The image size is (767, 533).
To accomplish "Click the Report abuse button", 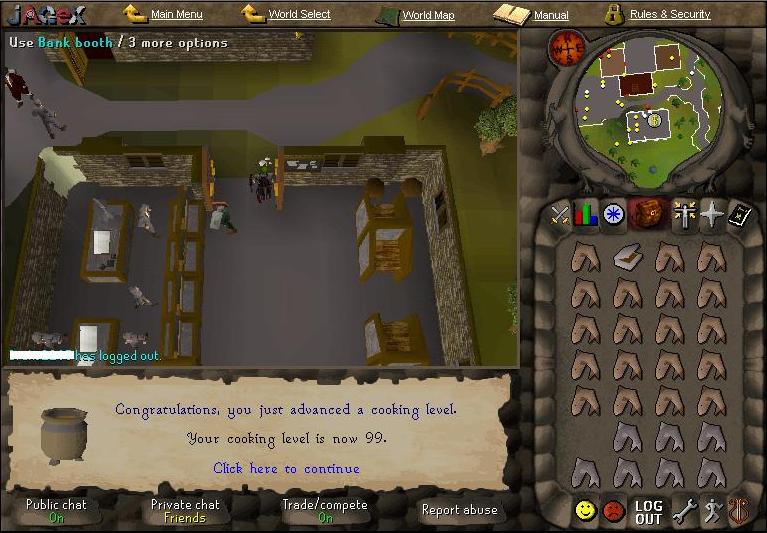I will (459, 510).
